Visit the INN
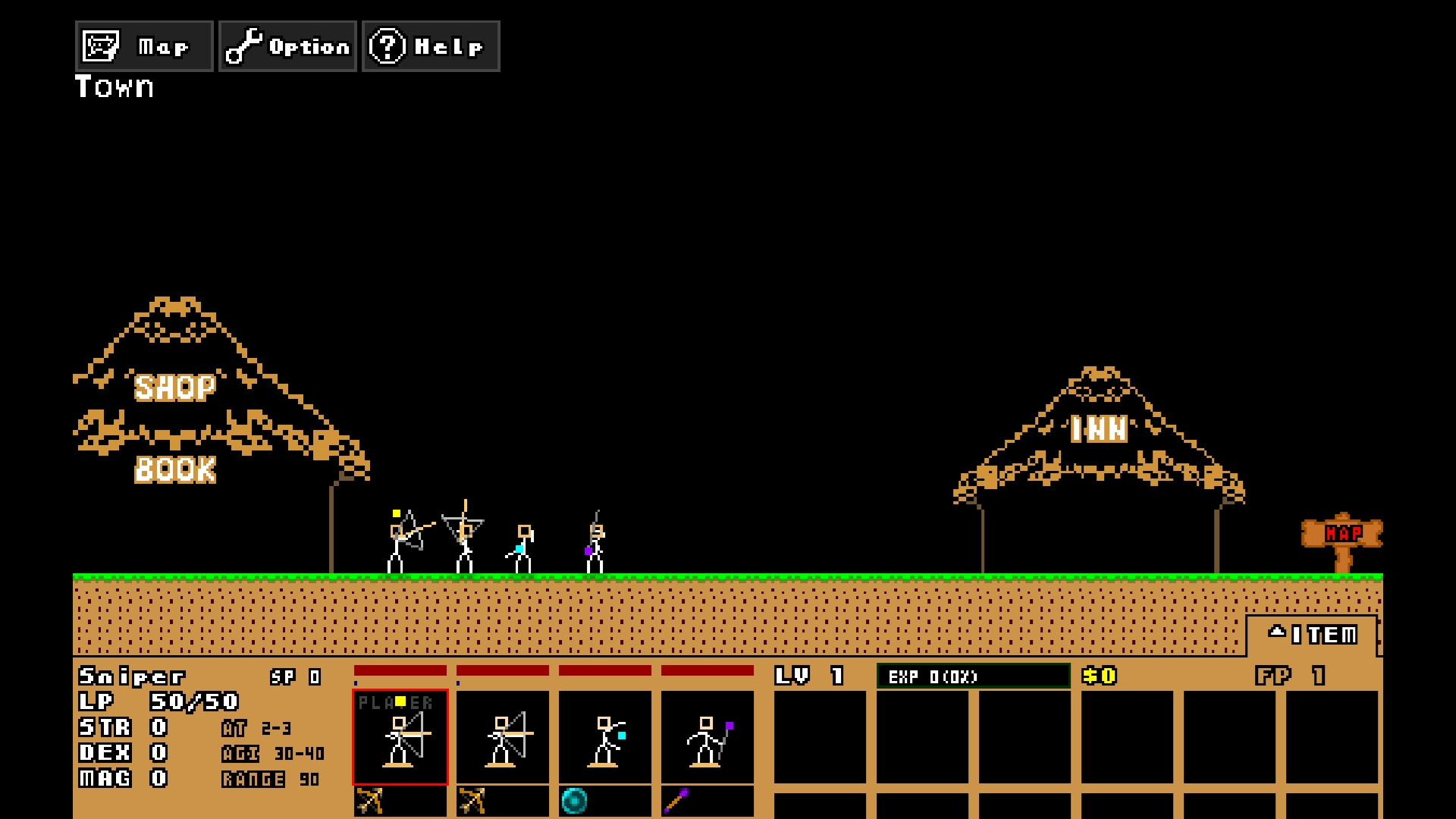1456x819 pixels. pyautogui.click(x=1099, y=430)
